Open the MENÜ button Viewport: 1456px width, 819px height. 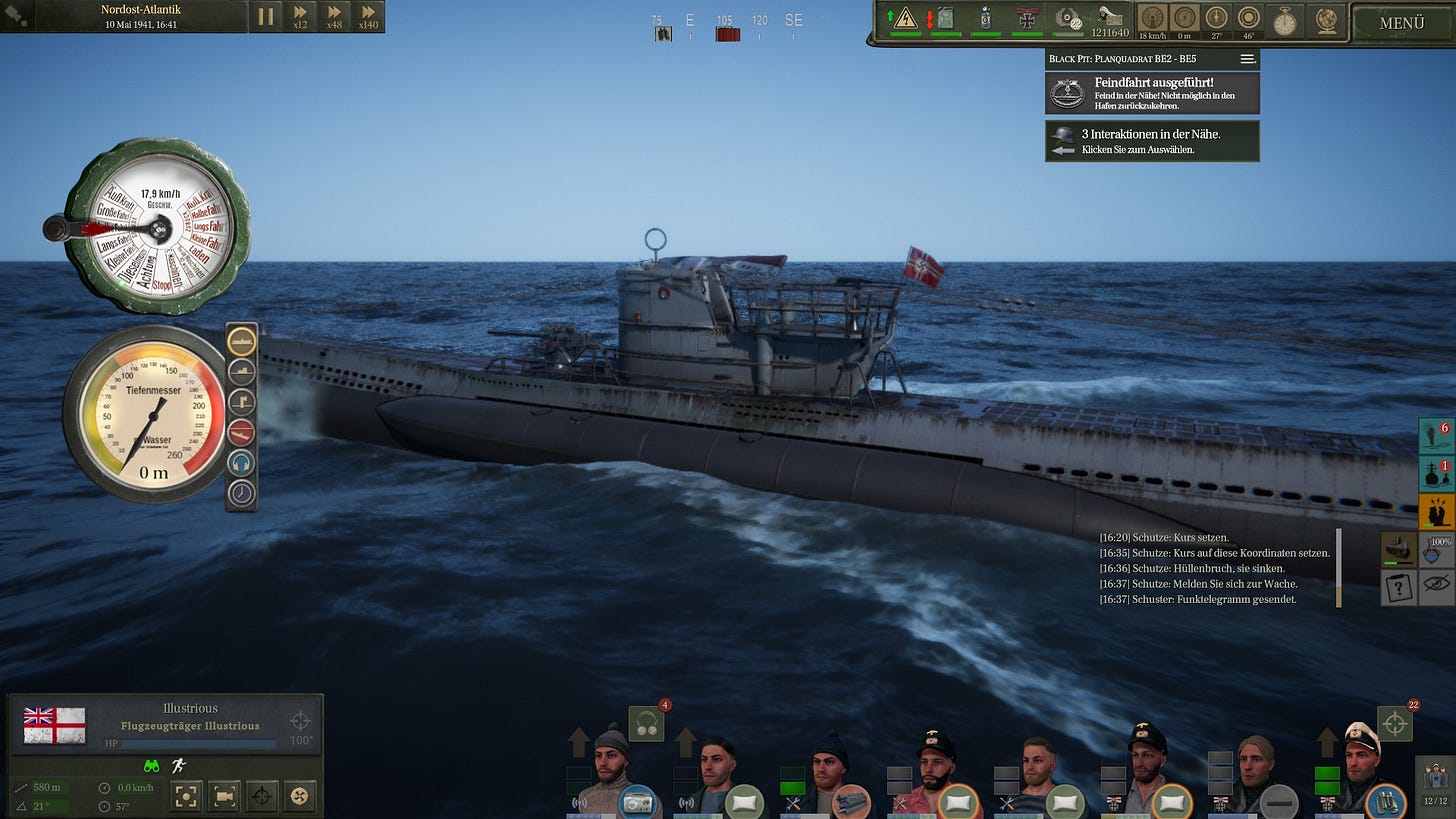(1401, 23)
